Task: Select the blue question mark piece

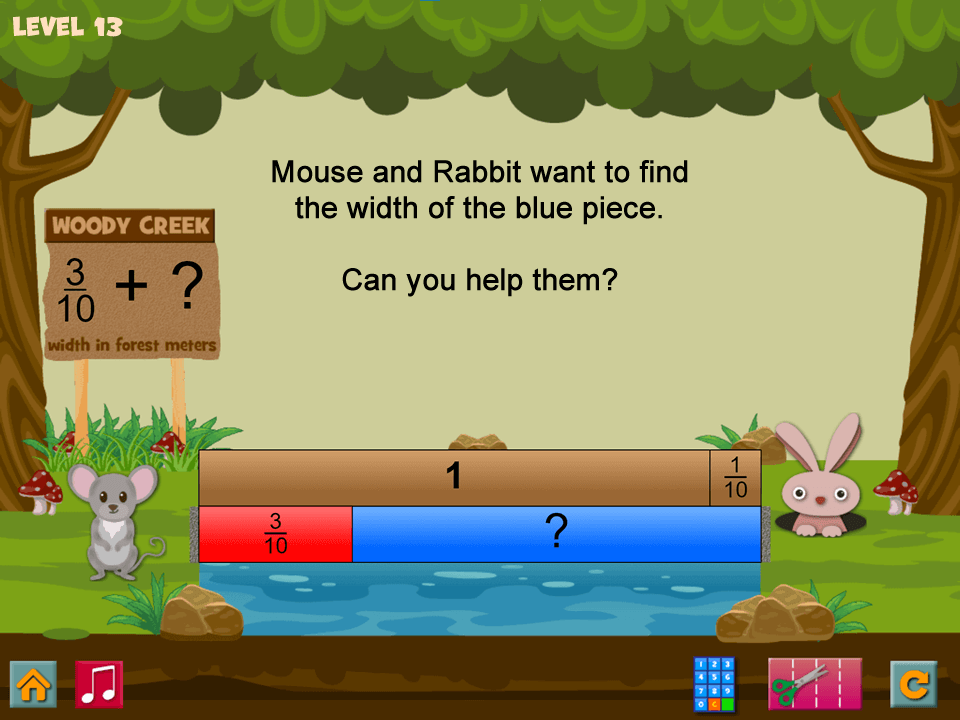Action: 556,534
